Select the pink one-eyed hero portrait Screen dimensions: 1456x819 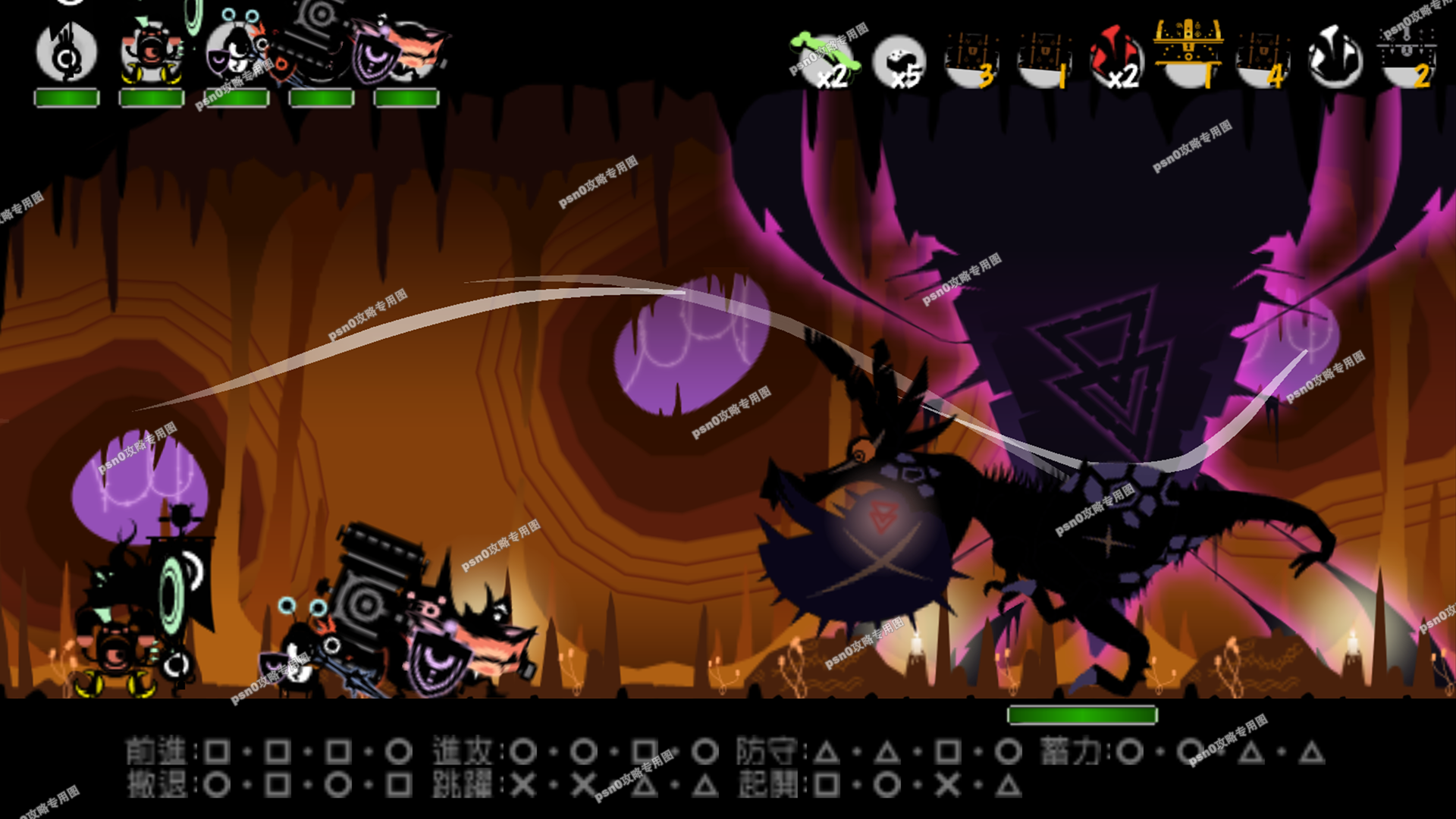click(x=152, y=53)
